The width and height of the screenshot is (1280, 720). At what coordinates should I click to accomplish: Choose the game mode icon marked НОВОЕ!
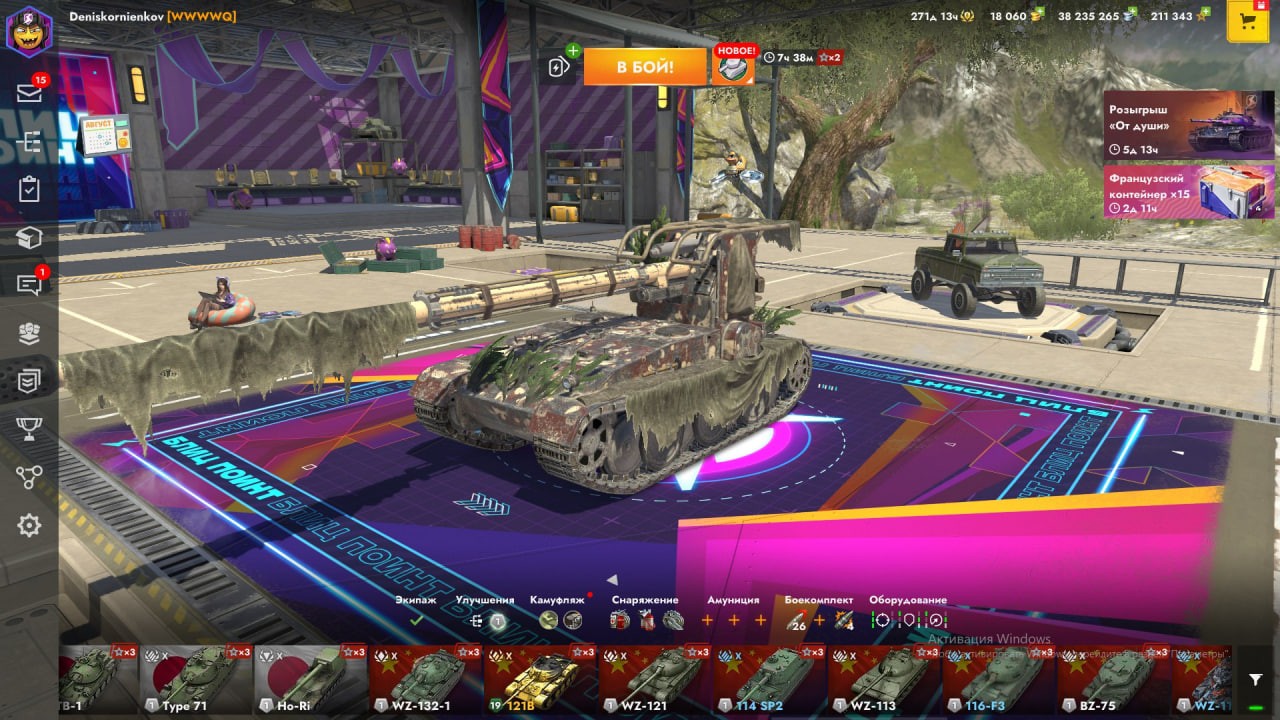coord(733,67)
